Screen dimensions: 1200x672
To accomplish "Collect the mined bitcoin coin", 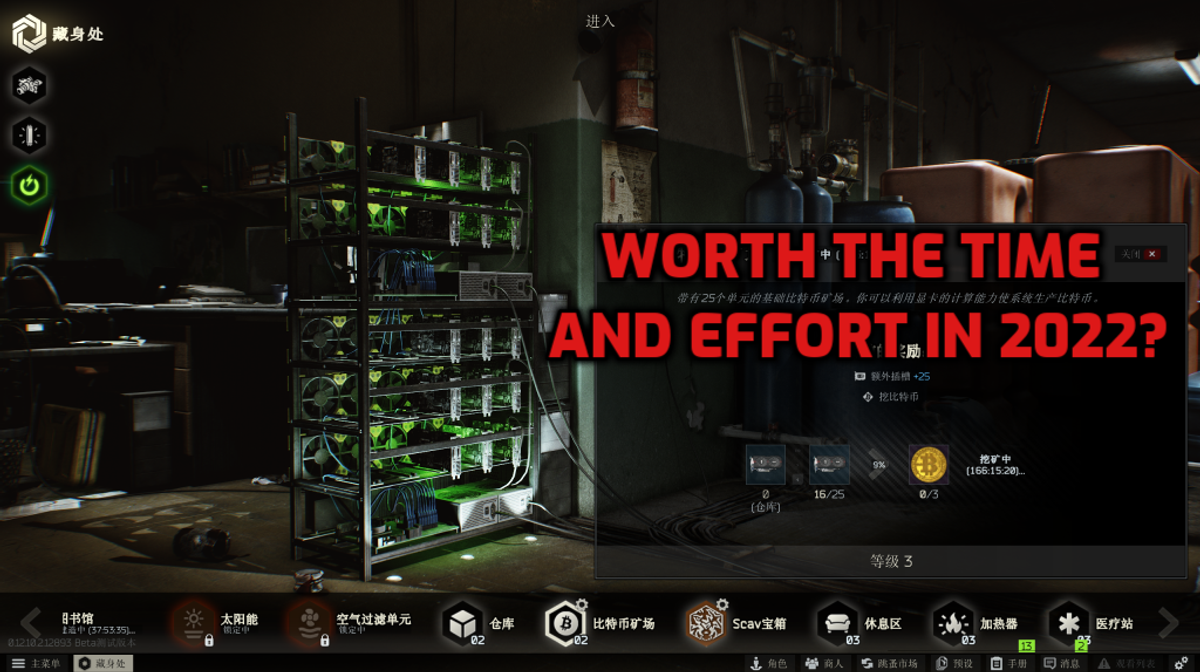I will pyautogui.click(x=929, y=465).
